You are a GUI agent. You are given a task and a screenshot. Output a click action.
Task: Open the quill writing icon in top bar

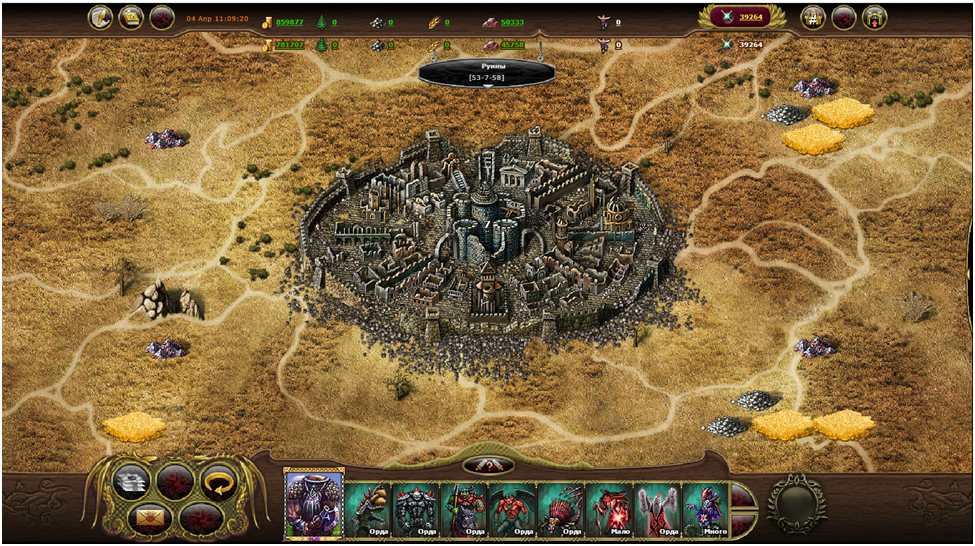[100, 17]
